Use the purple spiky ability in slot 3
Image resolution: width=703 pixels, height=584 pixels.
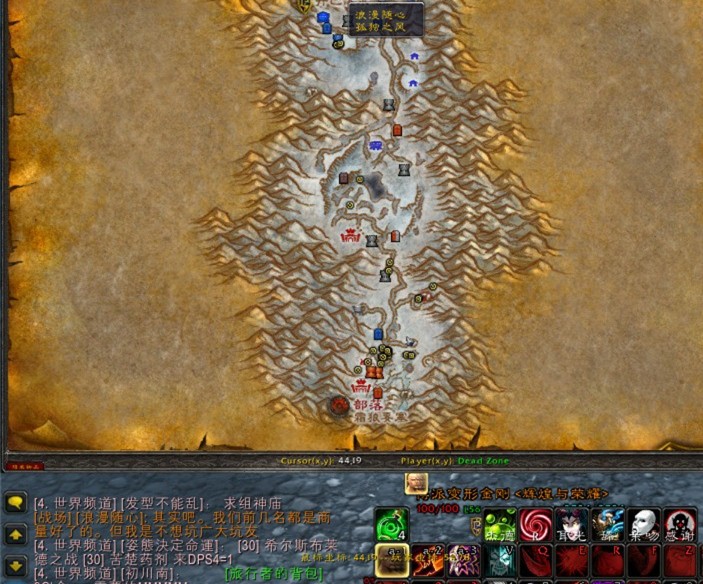coord(463,560)
